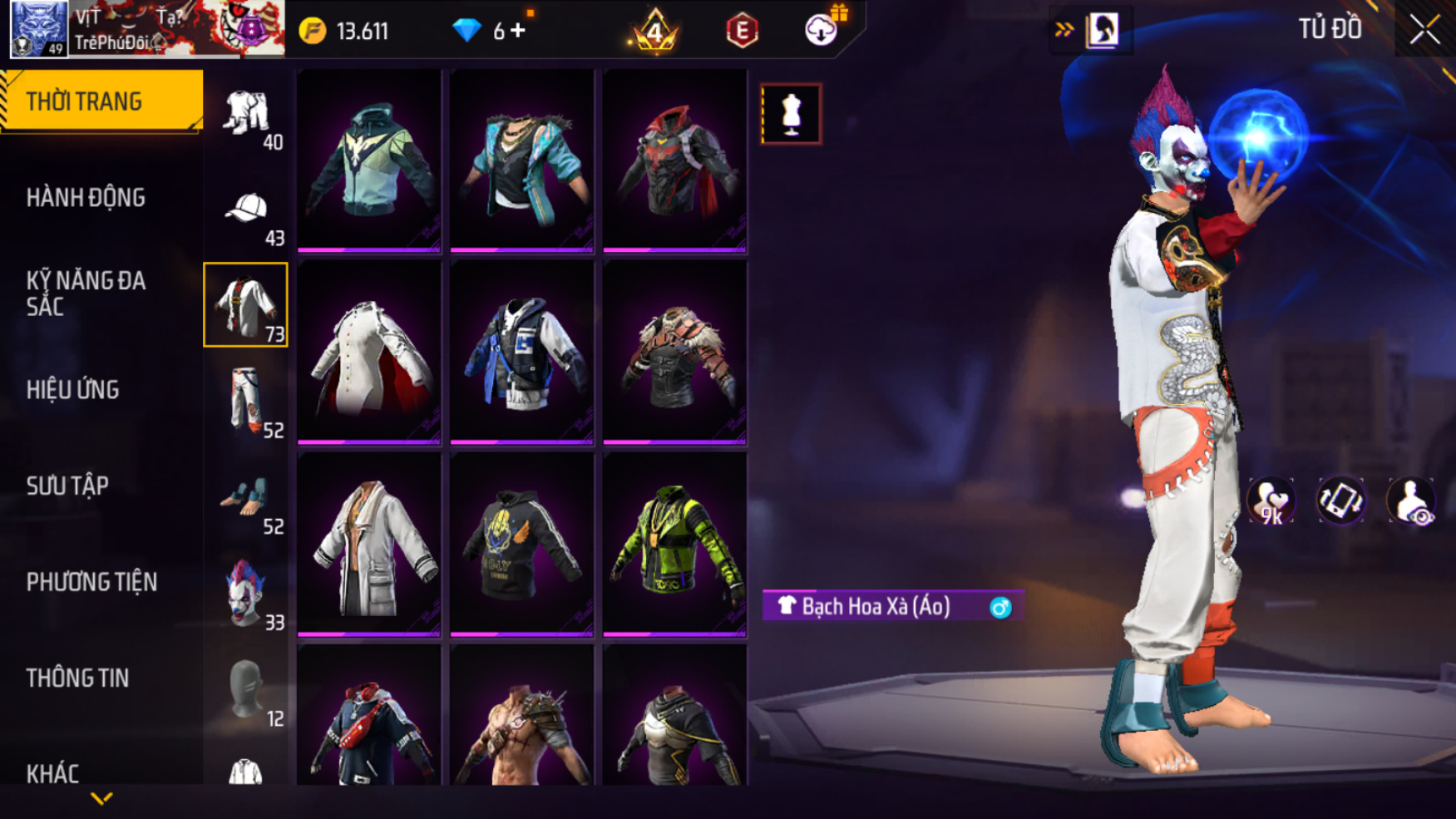Add diamonds with the plus button
Screen dimensions: 1456x819
click(519, 31)
